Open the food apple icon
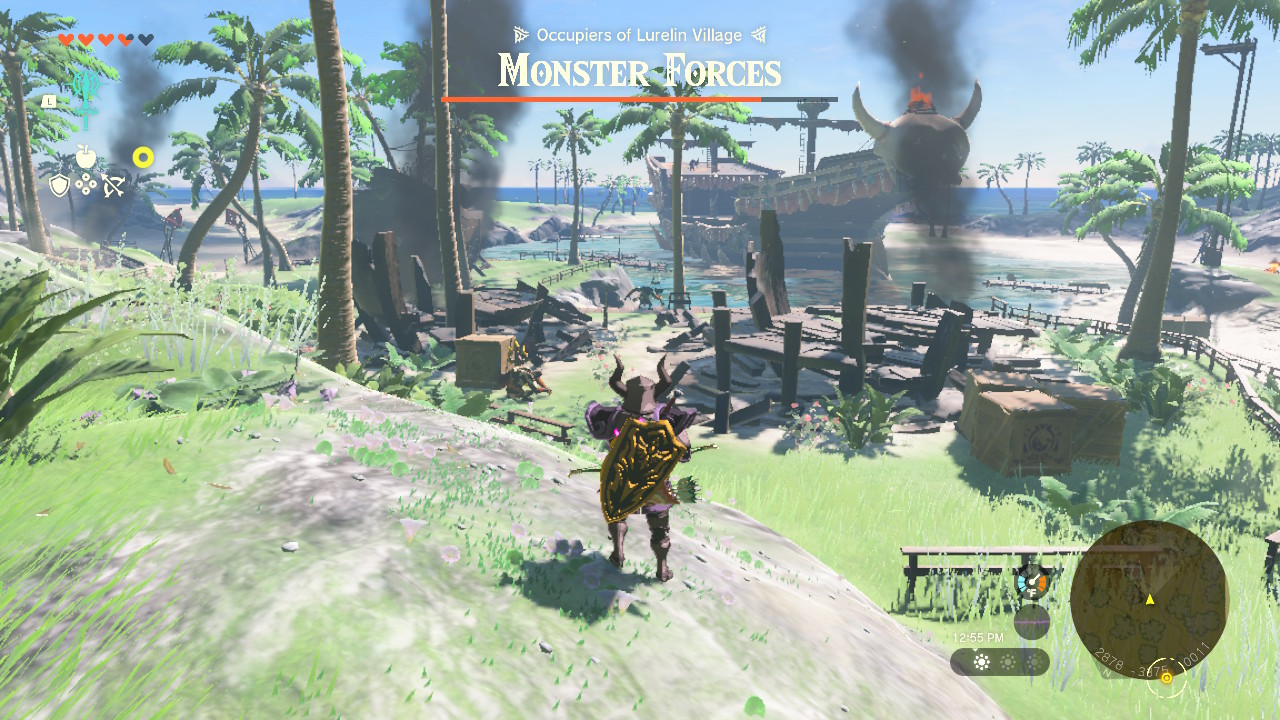Image resolution: width=1280 pixels, height=720 pixels. [x=88, y=157]
